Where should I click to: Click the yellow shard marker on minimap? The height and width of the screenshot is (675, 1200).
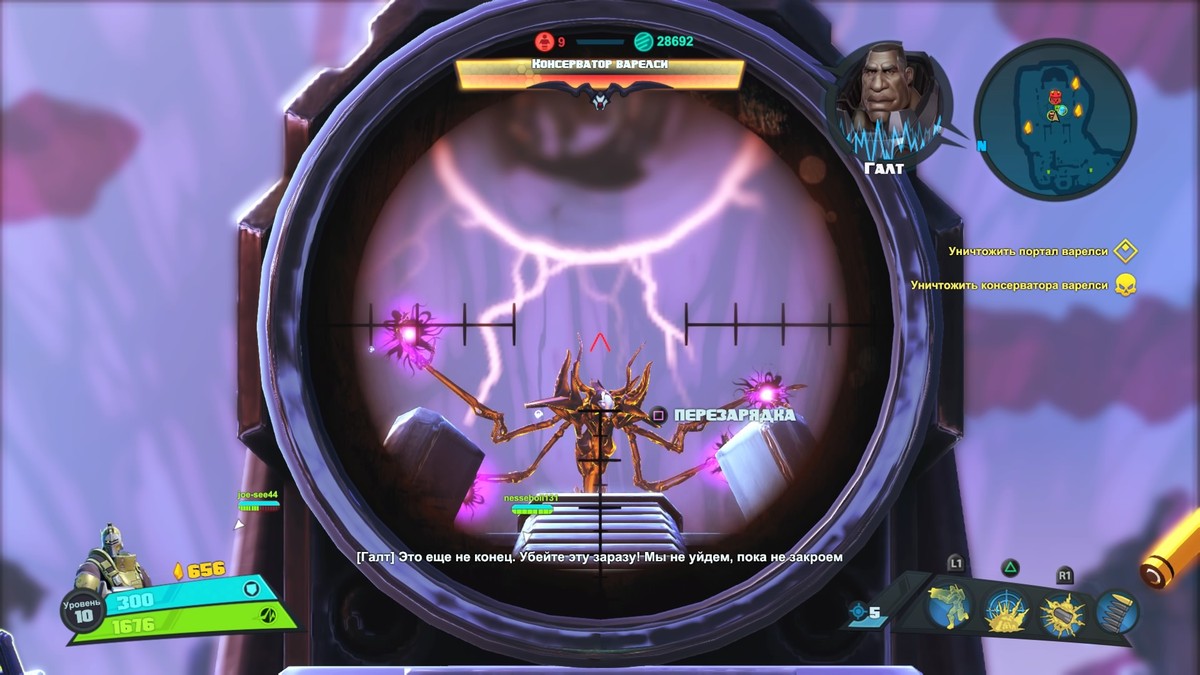pyautogui.click(x=1076, y=82)
